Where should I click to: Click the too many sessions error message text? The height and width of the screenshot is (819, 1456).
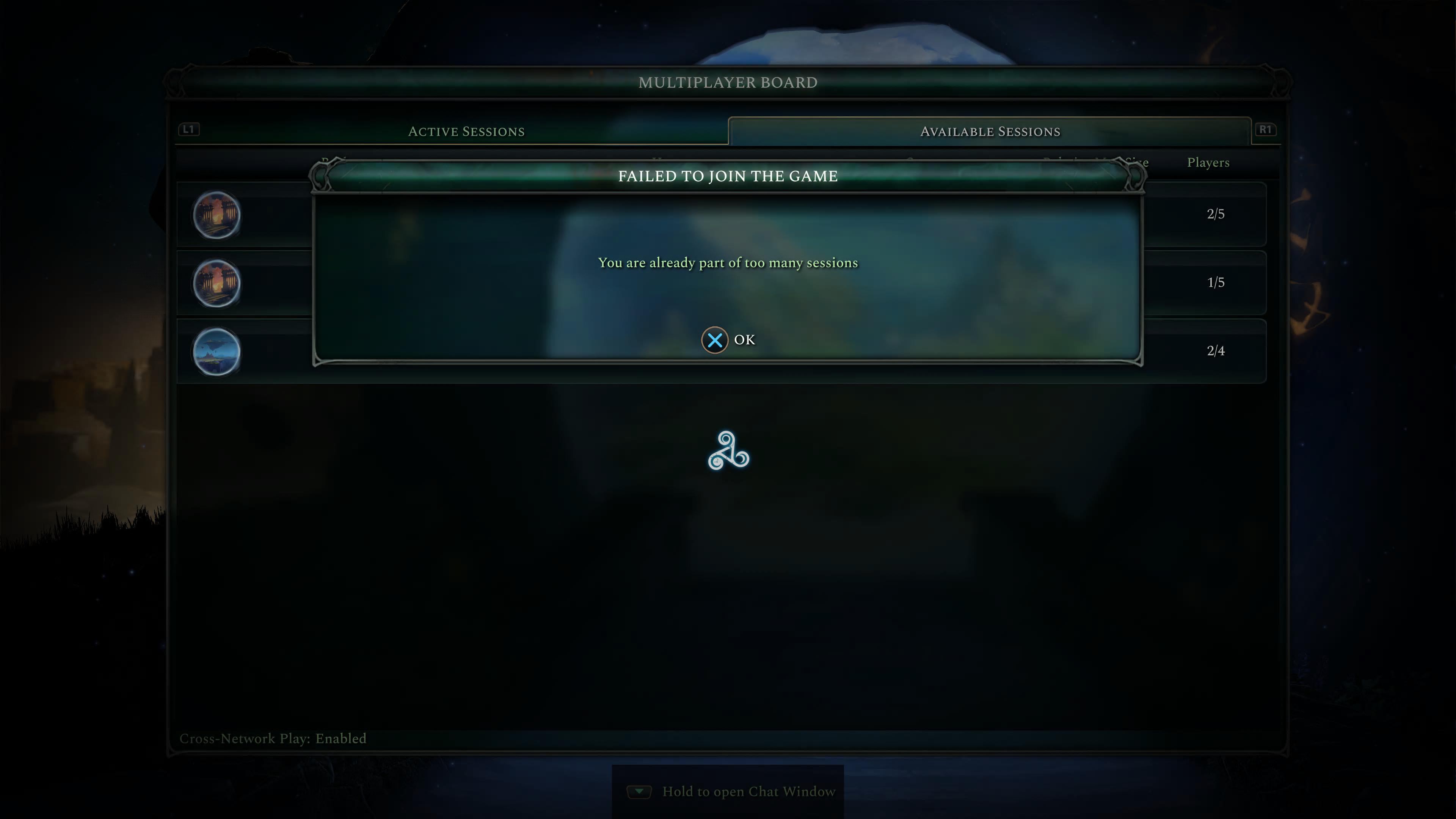(728, 262)
